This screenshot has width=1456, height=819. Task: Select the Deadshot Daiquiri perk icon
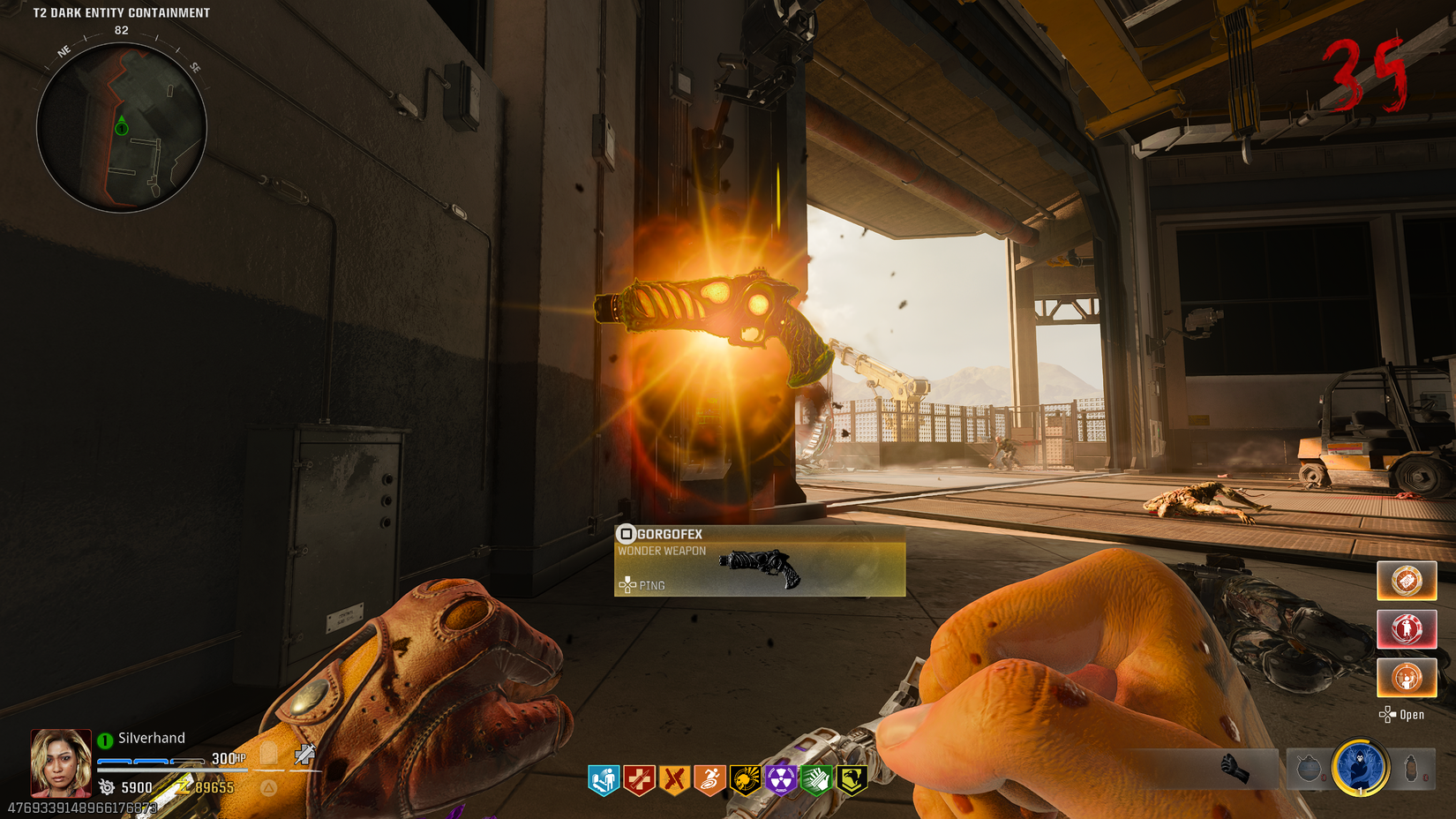(673, 778)
